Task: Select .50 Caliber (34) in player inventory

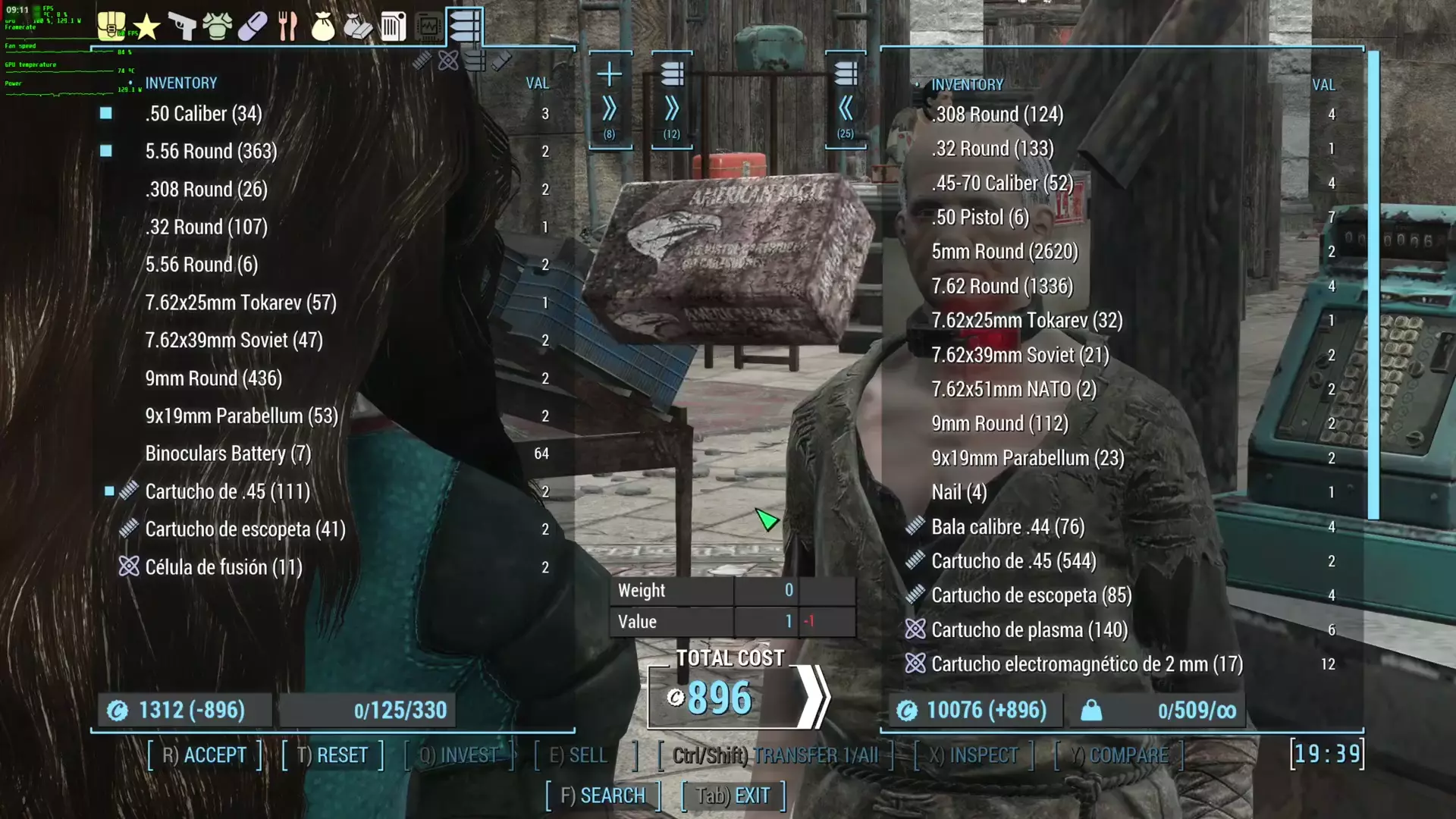Action: (x=203, y=114)
